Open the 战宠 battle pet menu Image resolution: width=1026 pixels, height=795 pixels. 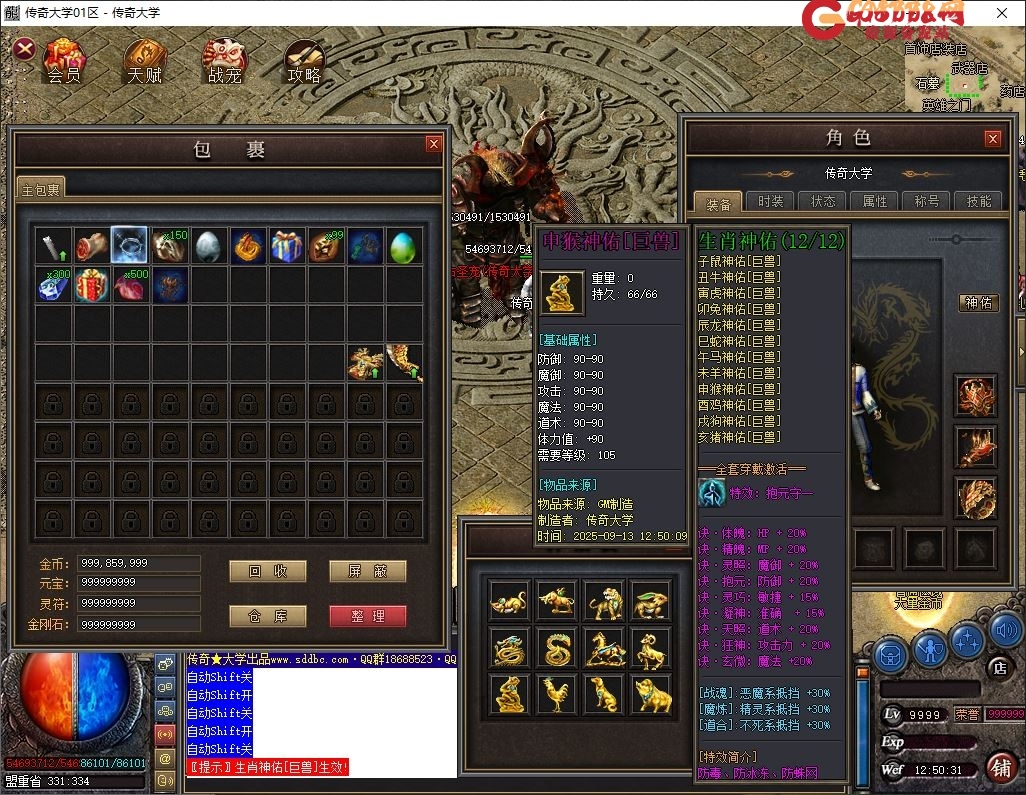[x=224, y=61]
